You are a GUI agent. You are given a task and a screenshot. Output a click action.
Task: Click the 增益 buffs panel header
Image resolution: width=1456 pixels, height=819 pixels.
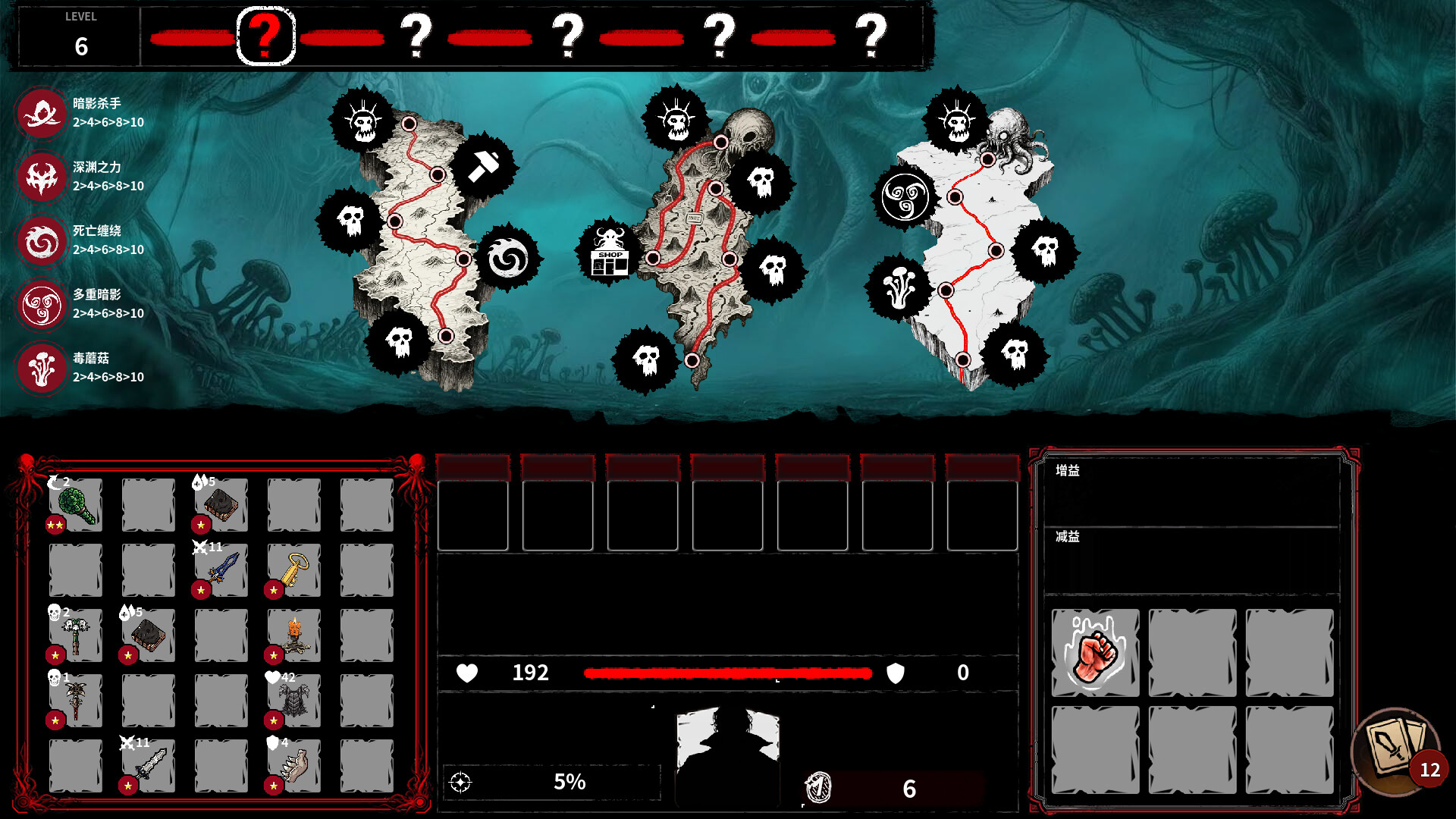(x=1068, y=471)
